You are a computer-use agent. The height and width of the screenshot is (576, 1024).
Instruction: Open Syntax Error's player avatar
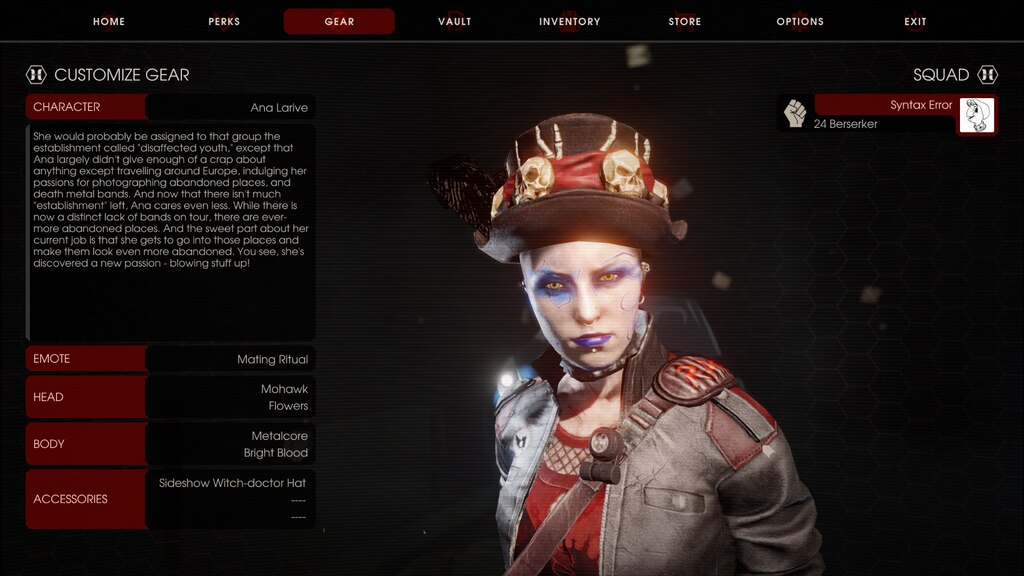pos(976,115)
